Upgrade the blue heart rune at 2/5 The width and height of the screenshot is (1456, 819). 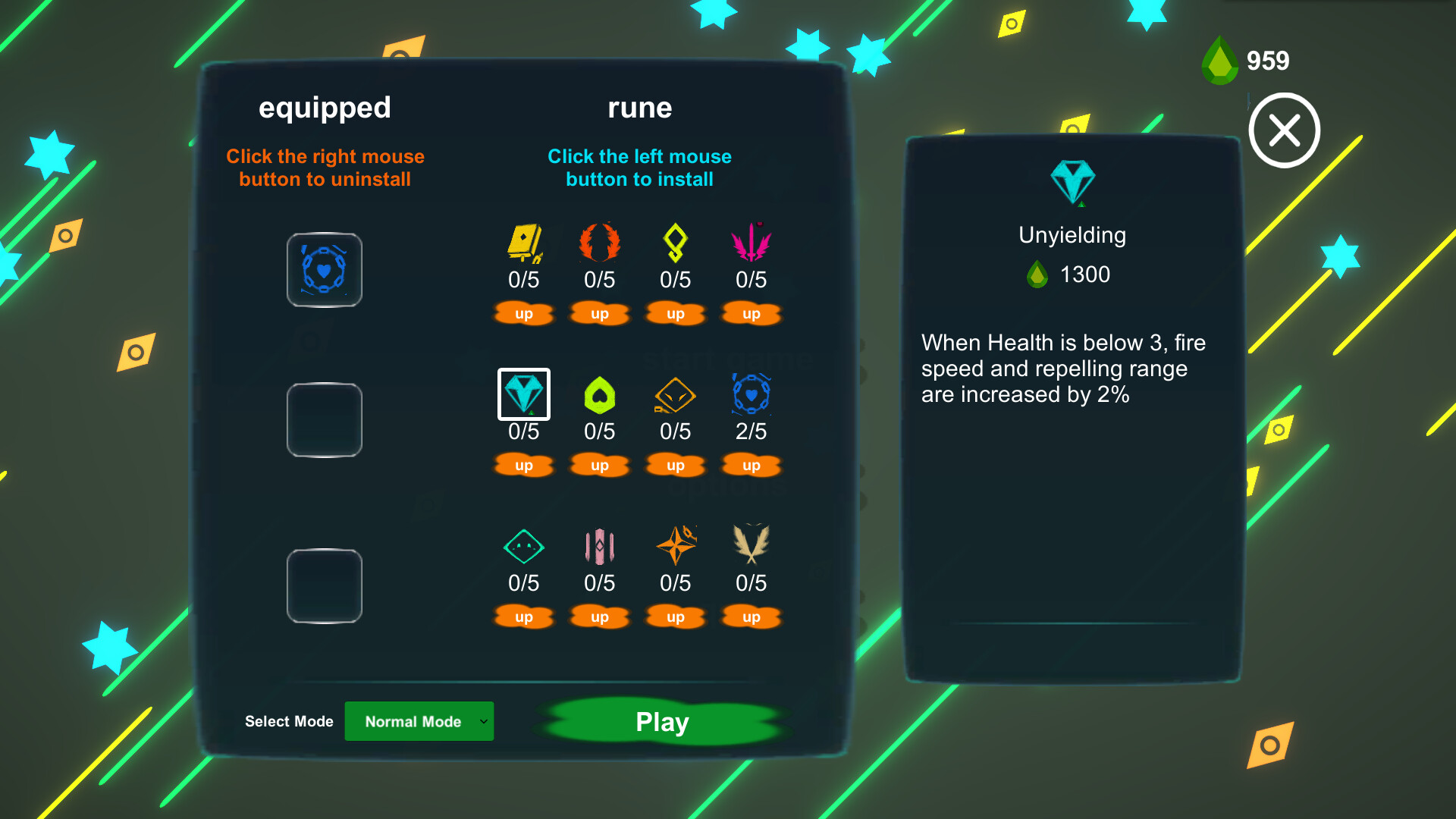pyautogui.click(x=751, y=465)
